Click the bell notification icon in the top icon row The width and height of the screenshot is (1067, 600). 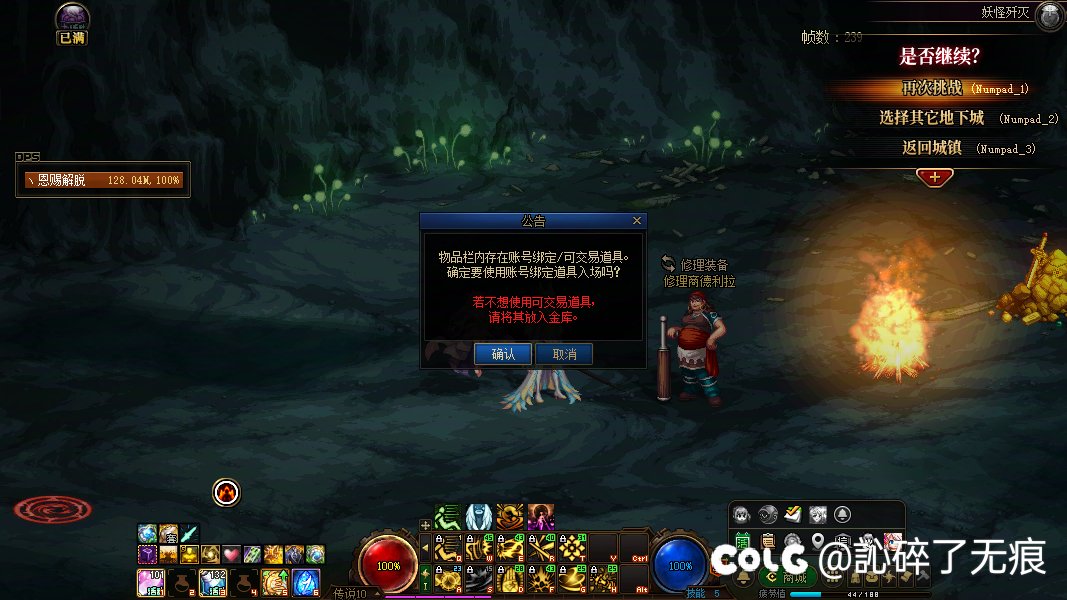coord(842,515)
